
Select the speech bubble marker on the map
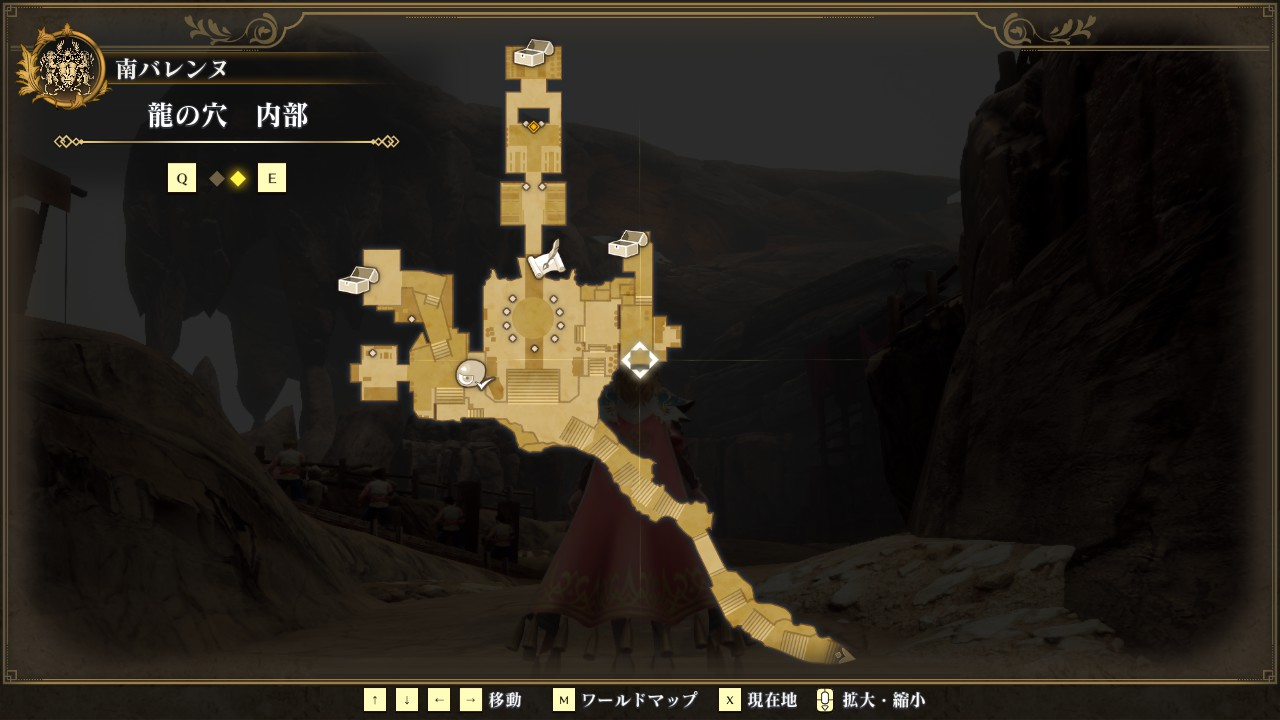click(x=473, y=375)
